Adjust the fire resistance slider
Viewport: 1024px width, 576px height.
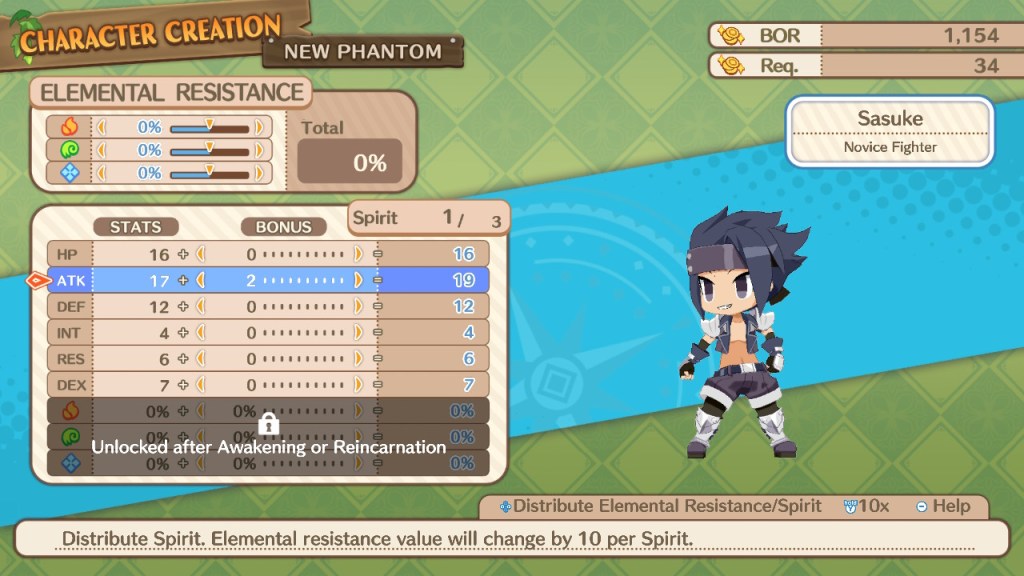click(209, 128)
